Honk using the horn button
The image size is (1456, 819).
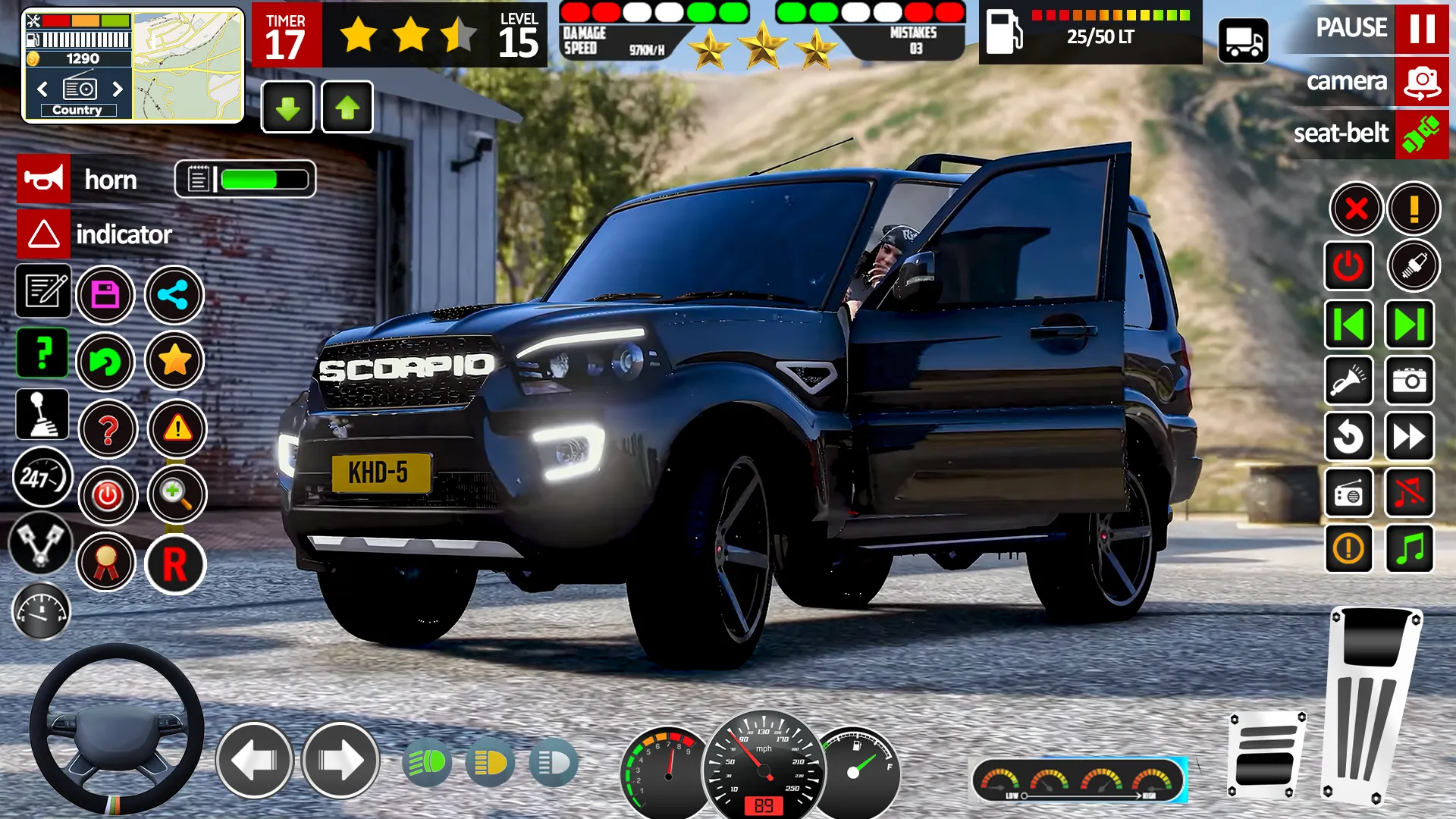[44, 179]
